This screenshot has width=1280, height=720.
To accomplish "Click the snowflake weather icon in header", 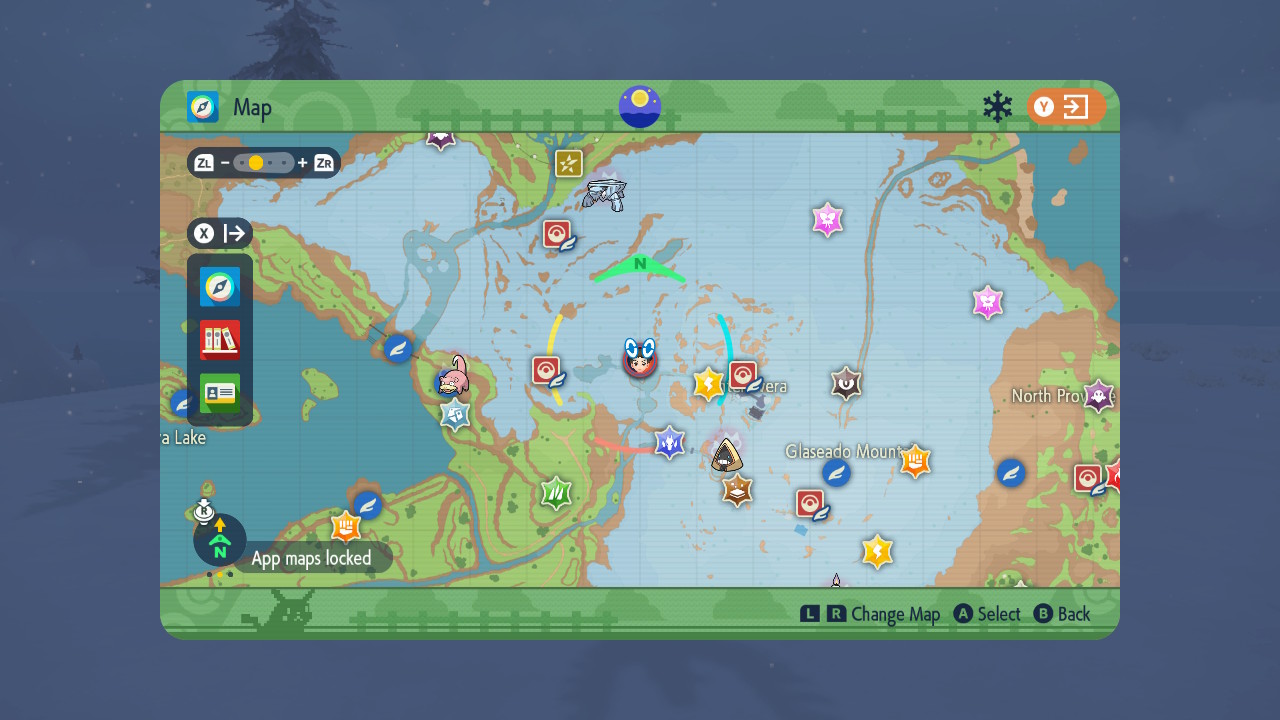I will click(x=997, y=104).
